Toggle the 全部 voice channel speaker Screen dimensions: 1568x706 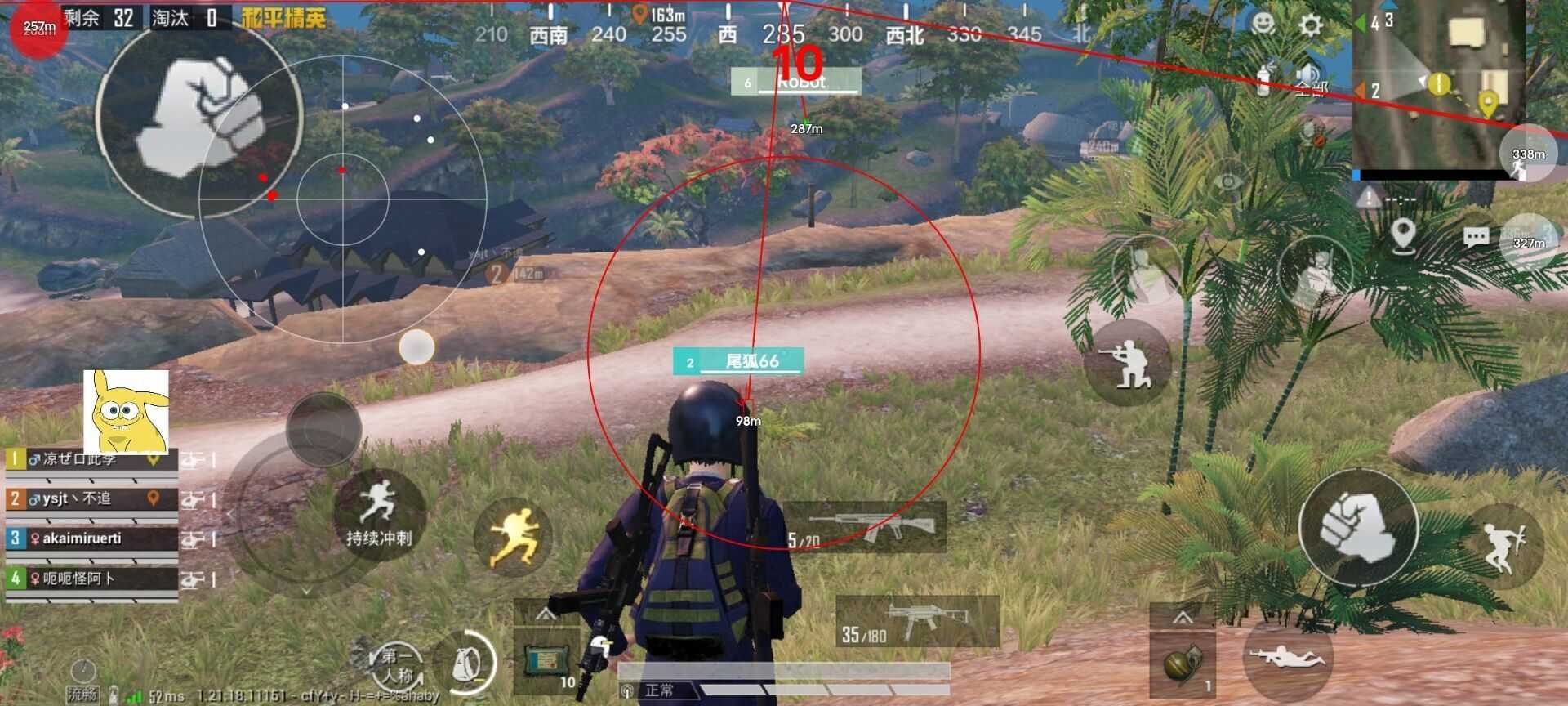[x=1308, y=74]
